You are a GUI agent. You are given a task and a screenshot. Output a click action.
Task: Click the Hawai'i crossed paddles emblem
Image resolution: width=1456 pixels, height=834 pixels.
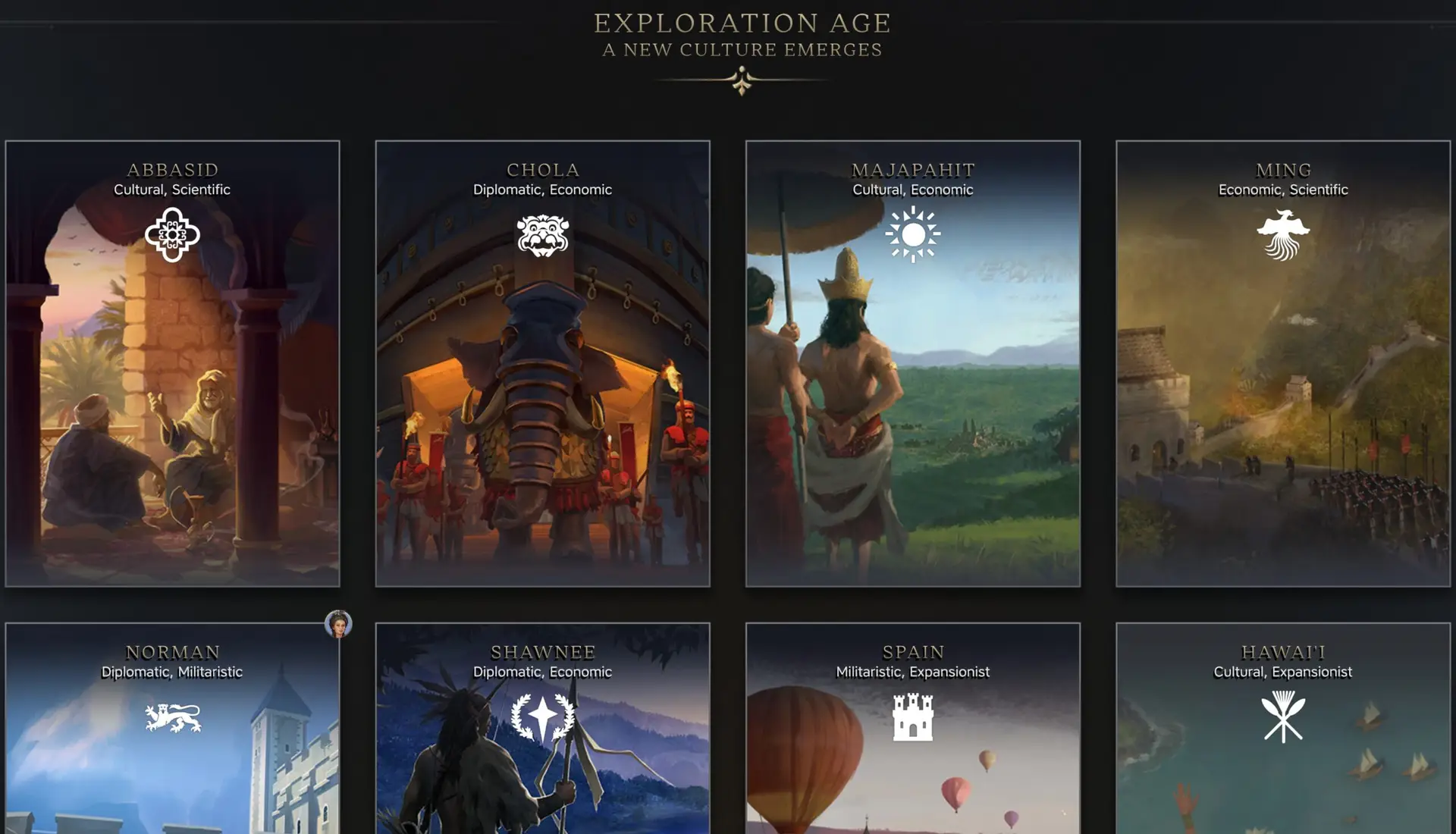pyautogui.click(x=1282, y=716)
